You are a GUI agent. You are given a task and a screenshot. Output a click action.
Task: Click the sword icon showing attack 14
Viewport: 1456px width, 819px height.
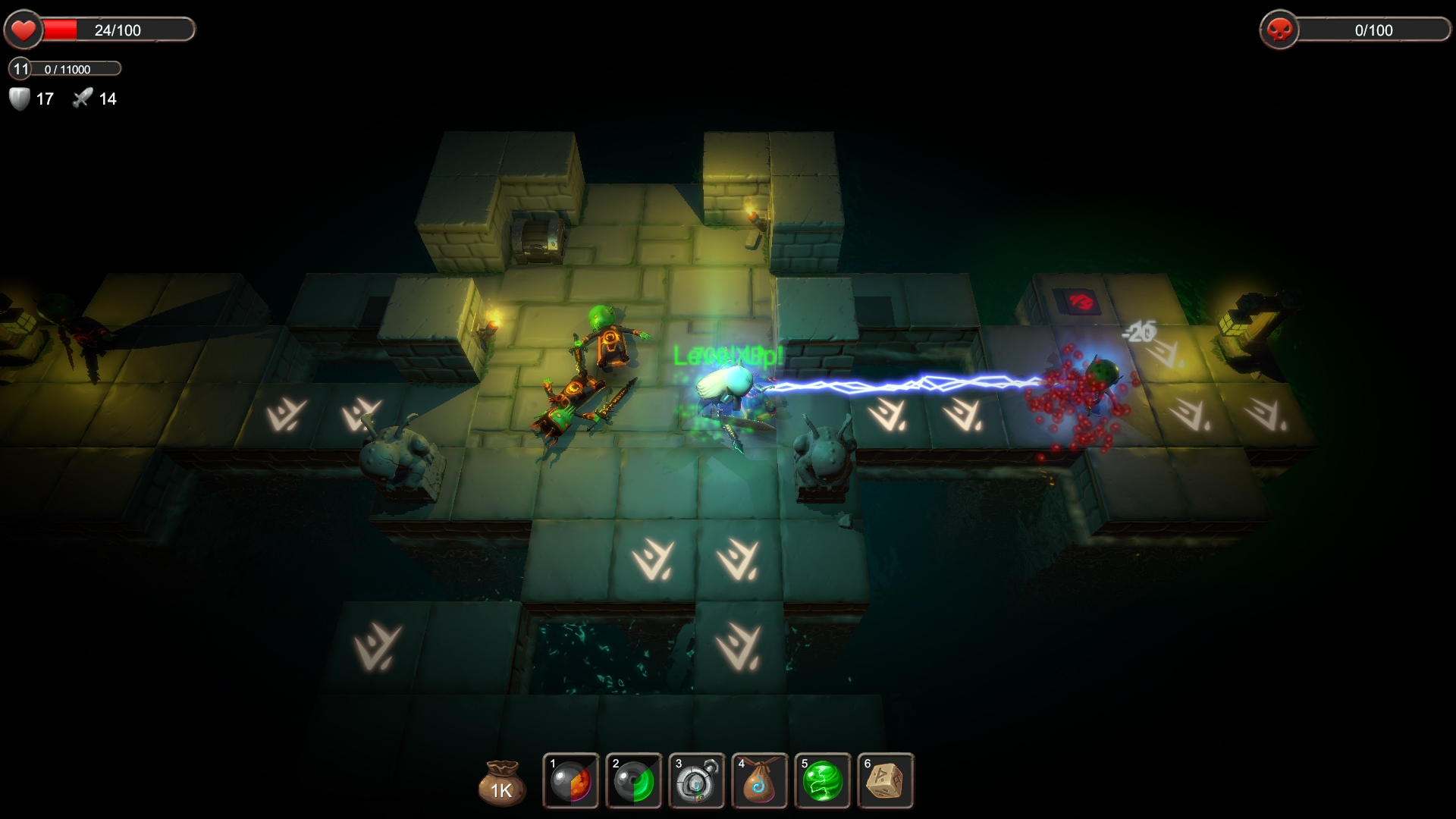83,97
